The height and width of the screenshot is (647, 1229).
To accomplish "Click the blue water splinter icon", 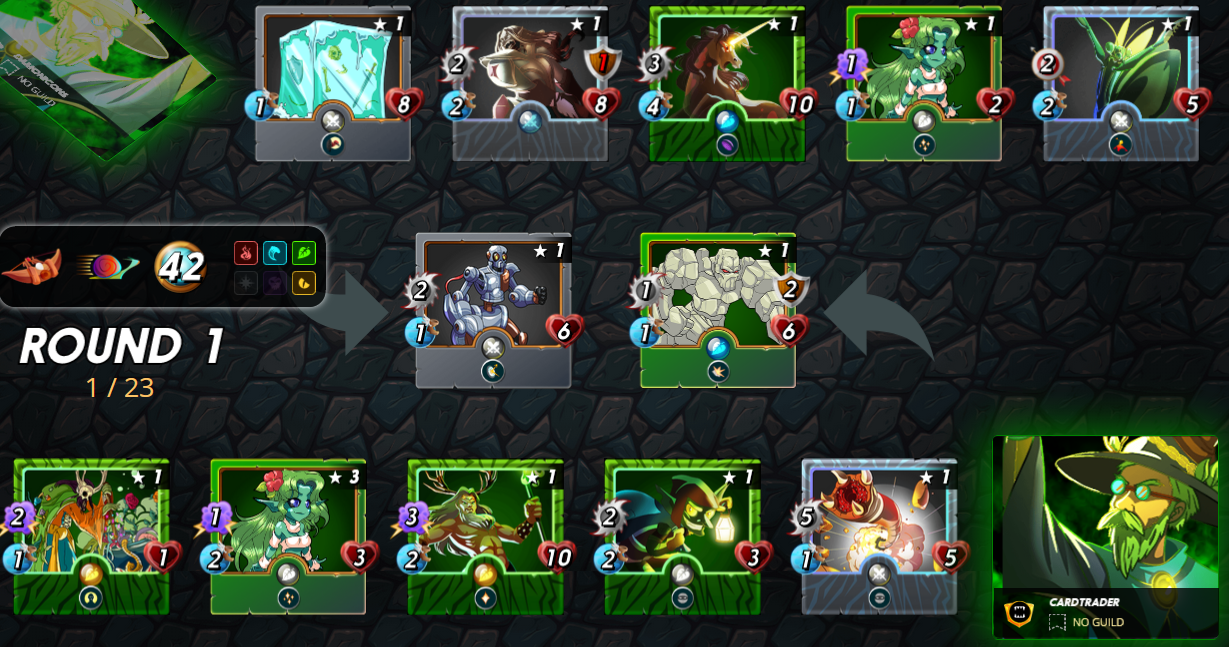I will click(275, 253).
